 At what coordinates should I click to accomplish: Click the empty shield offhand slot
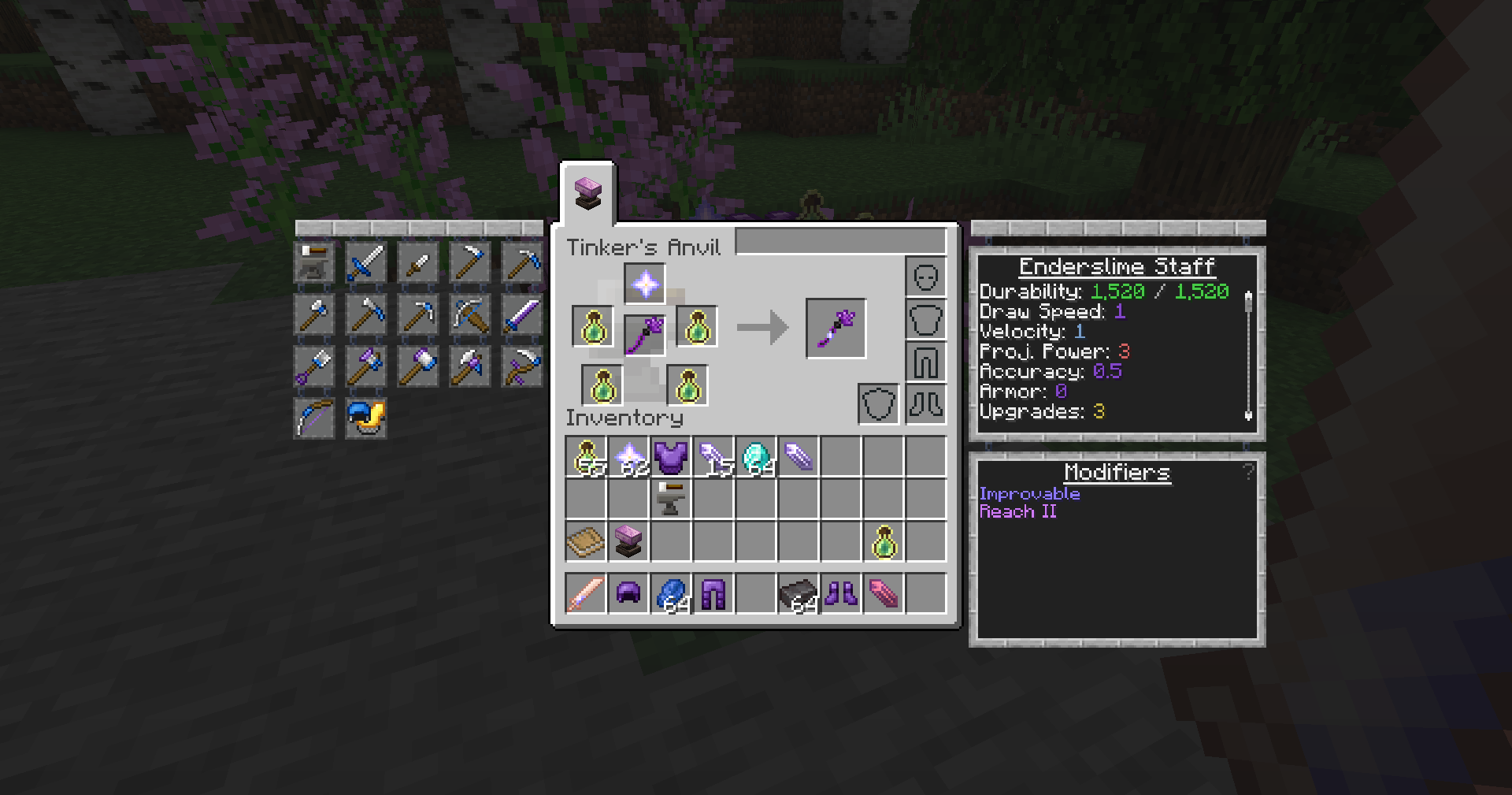click(878, 405)
